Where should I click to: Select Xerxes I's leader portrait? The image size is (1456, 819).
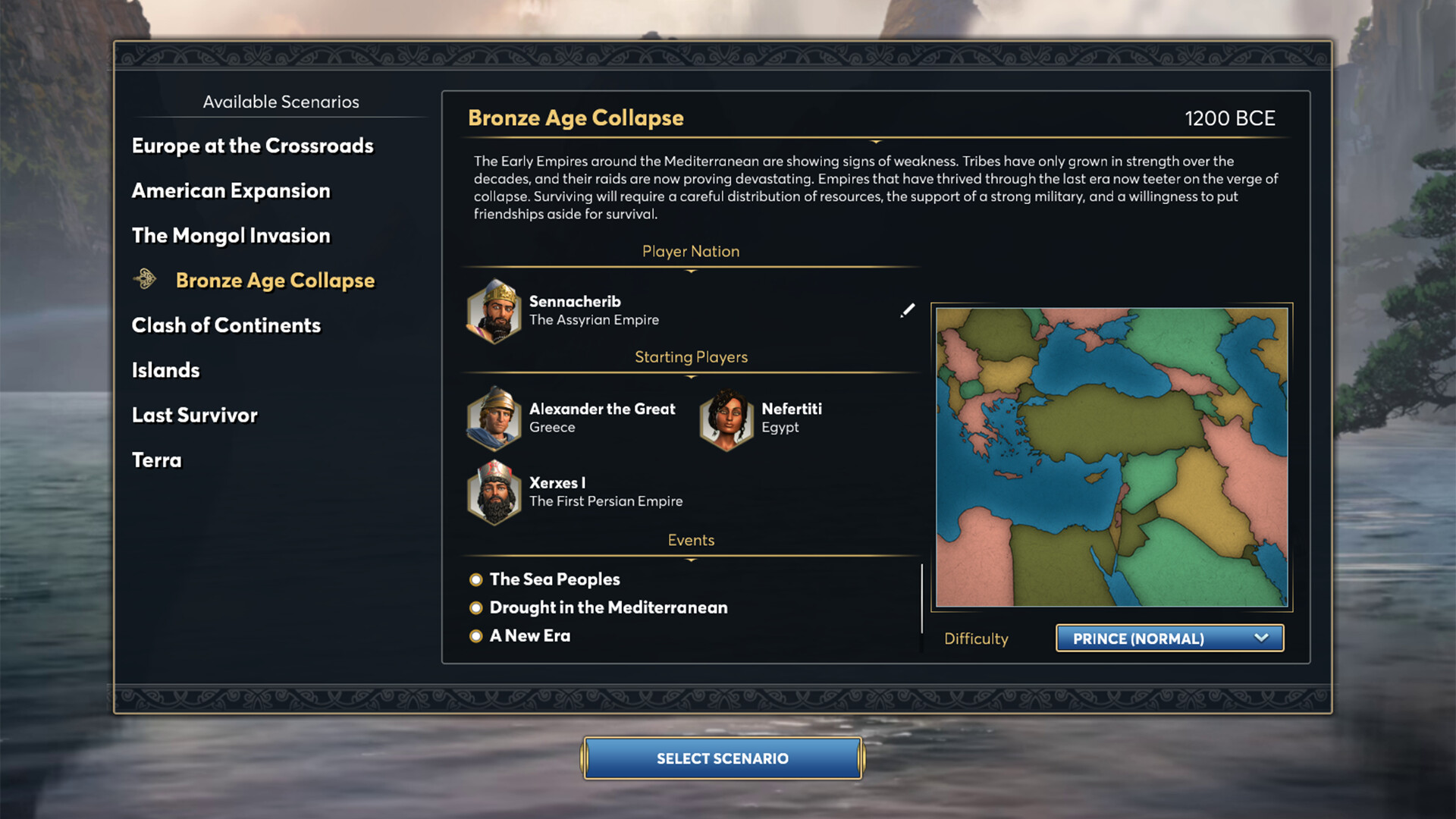click(493, 492)
